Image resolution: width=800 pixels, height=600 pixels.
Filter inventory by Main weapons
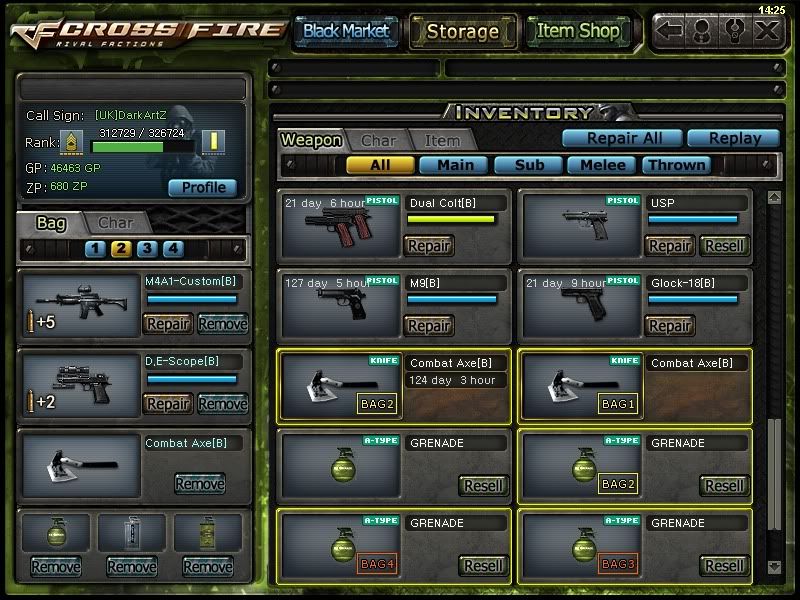pos(454,165)
